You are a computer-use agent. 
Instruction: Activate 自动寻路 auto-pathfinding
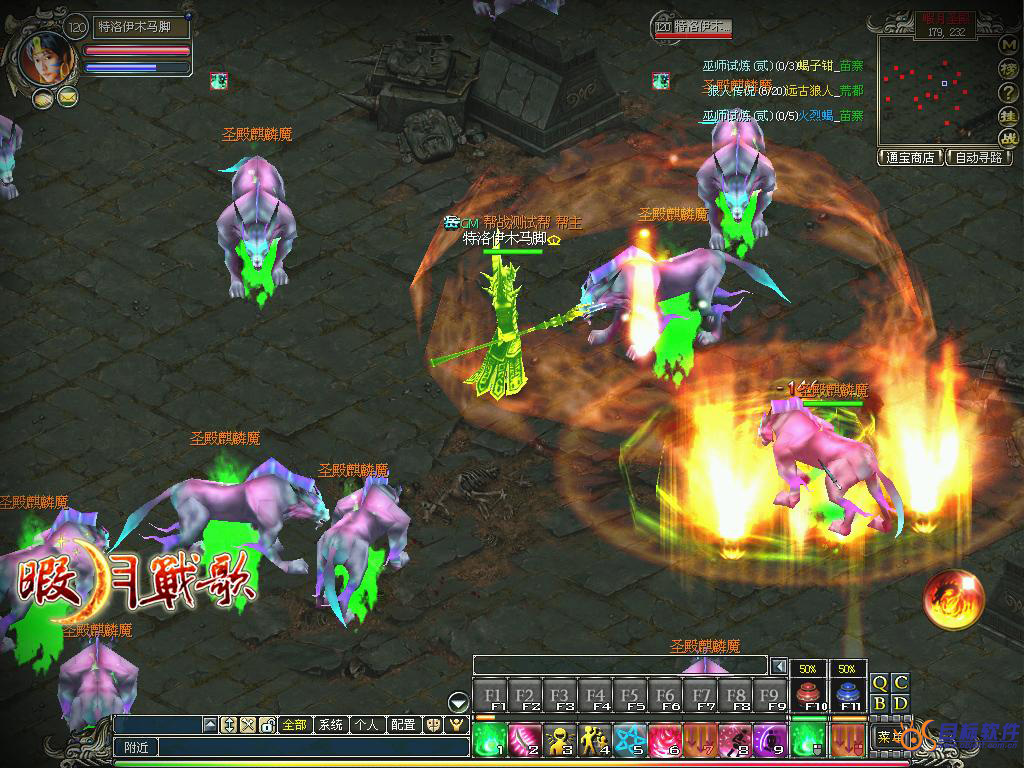pos(980,157)
